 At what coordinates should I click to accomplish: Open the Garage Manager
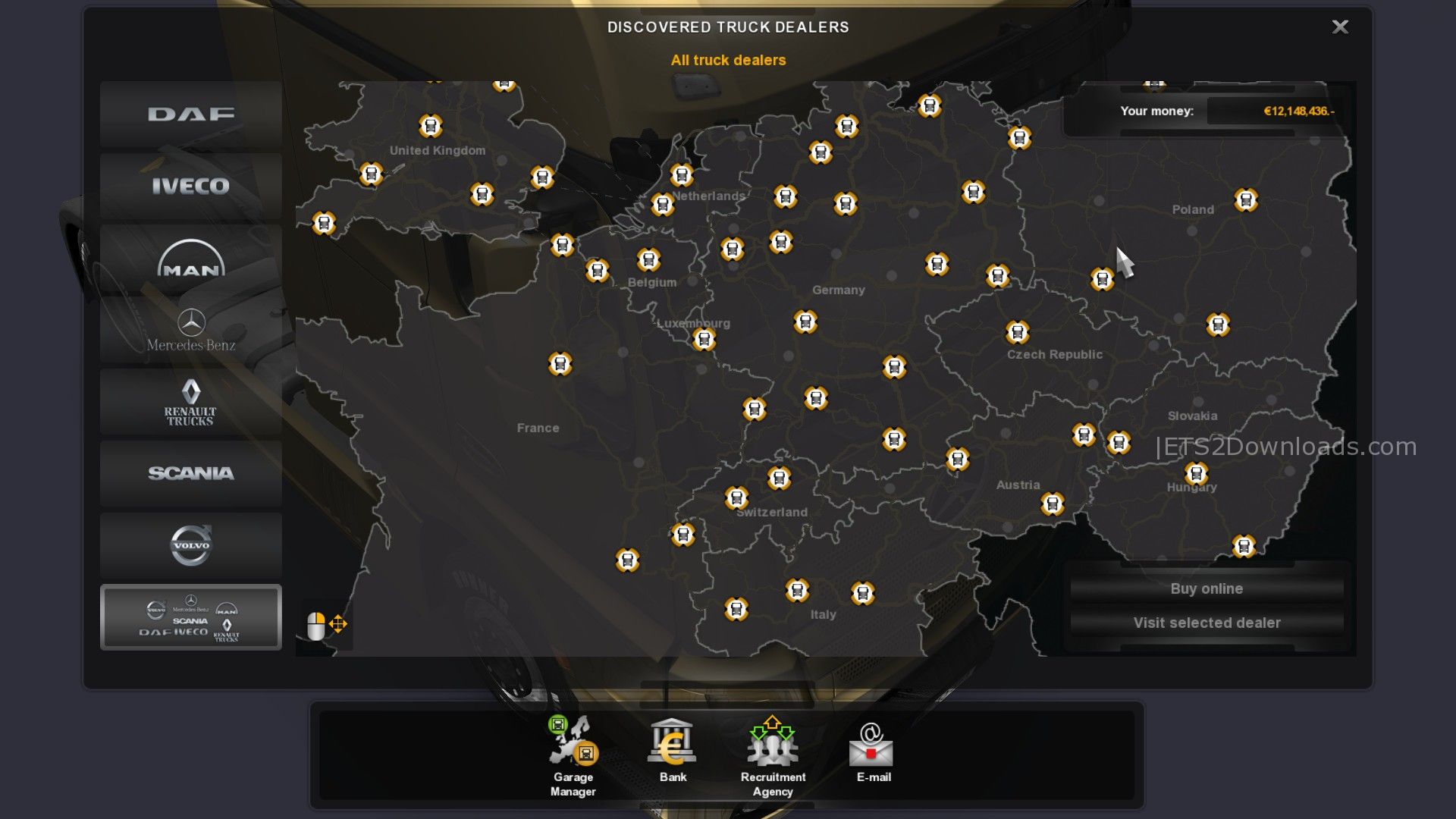click(573, 756)
